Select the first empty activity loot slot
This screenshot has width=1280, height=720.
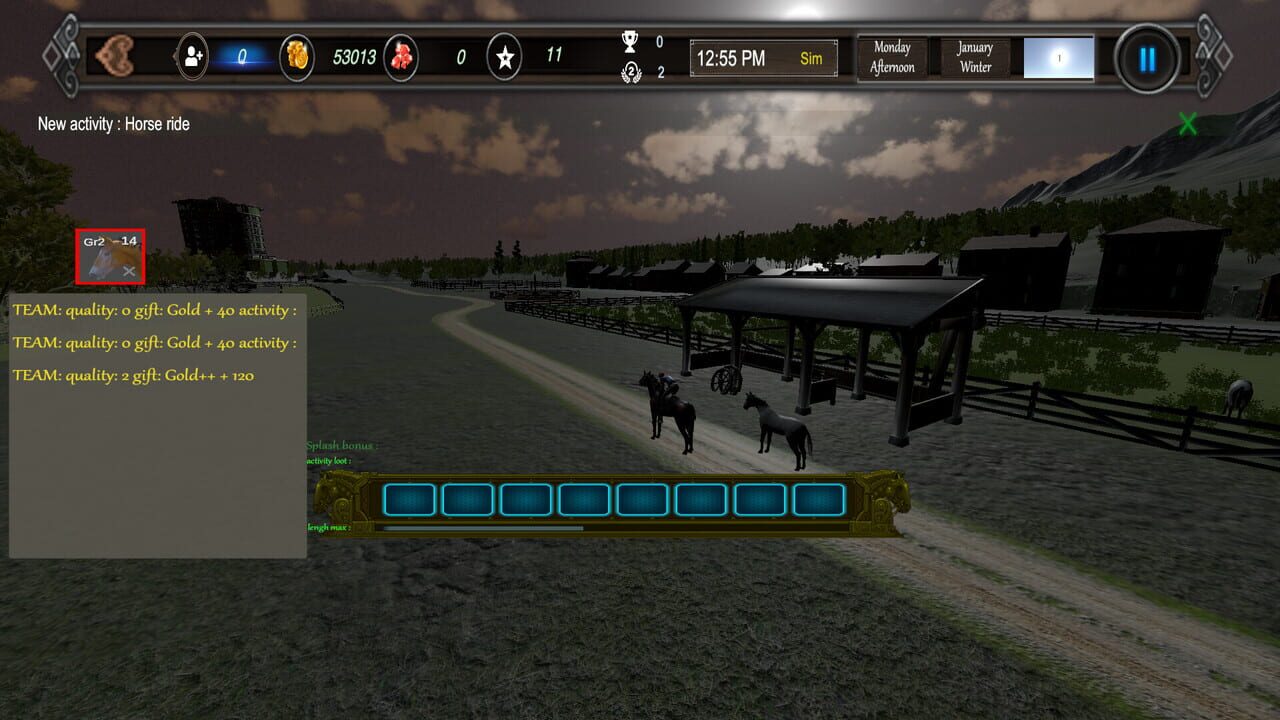tap(409, 498)
